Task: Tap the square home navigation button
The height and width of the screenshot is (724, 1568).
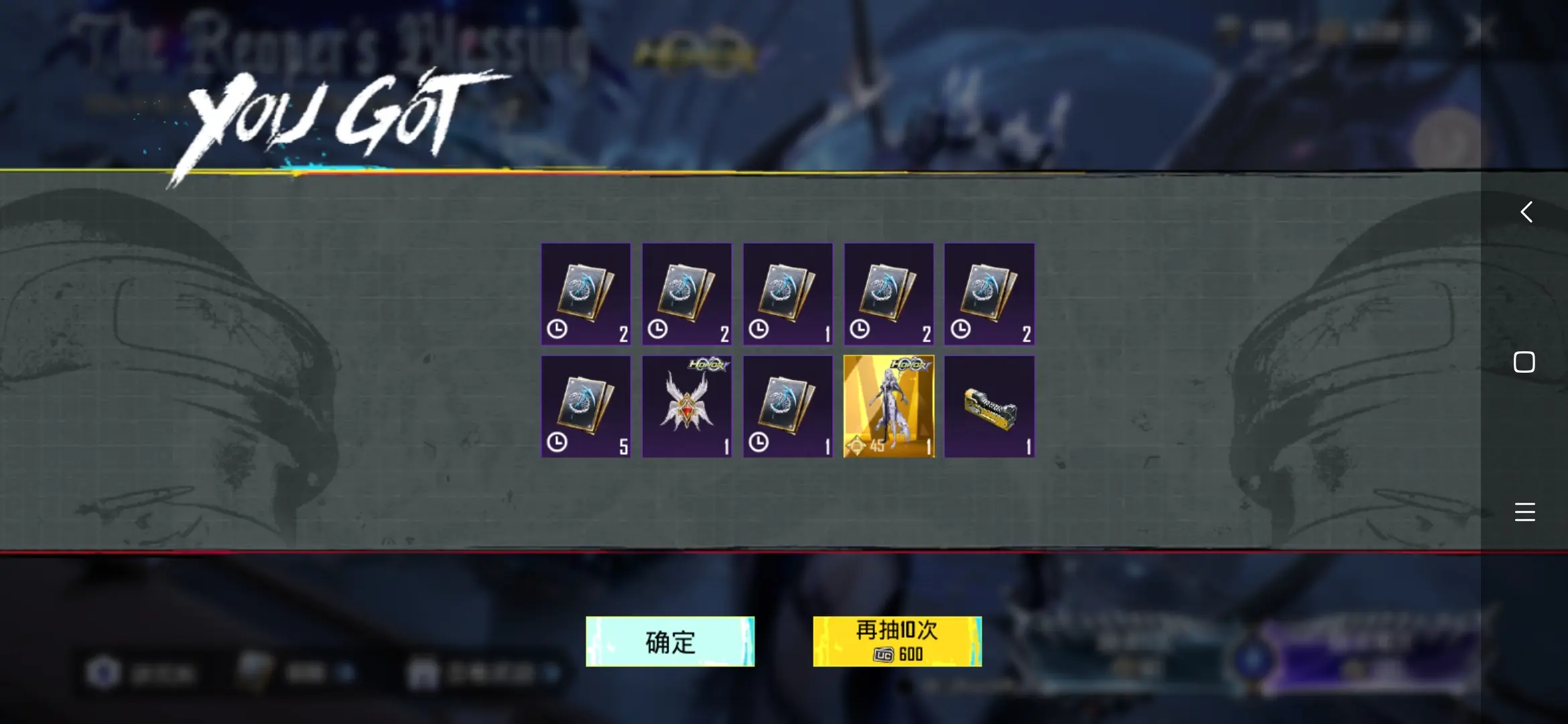Action: [1525, 361]
